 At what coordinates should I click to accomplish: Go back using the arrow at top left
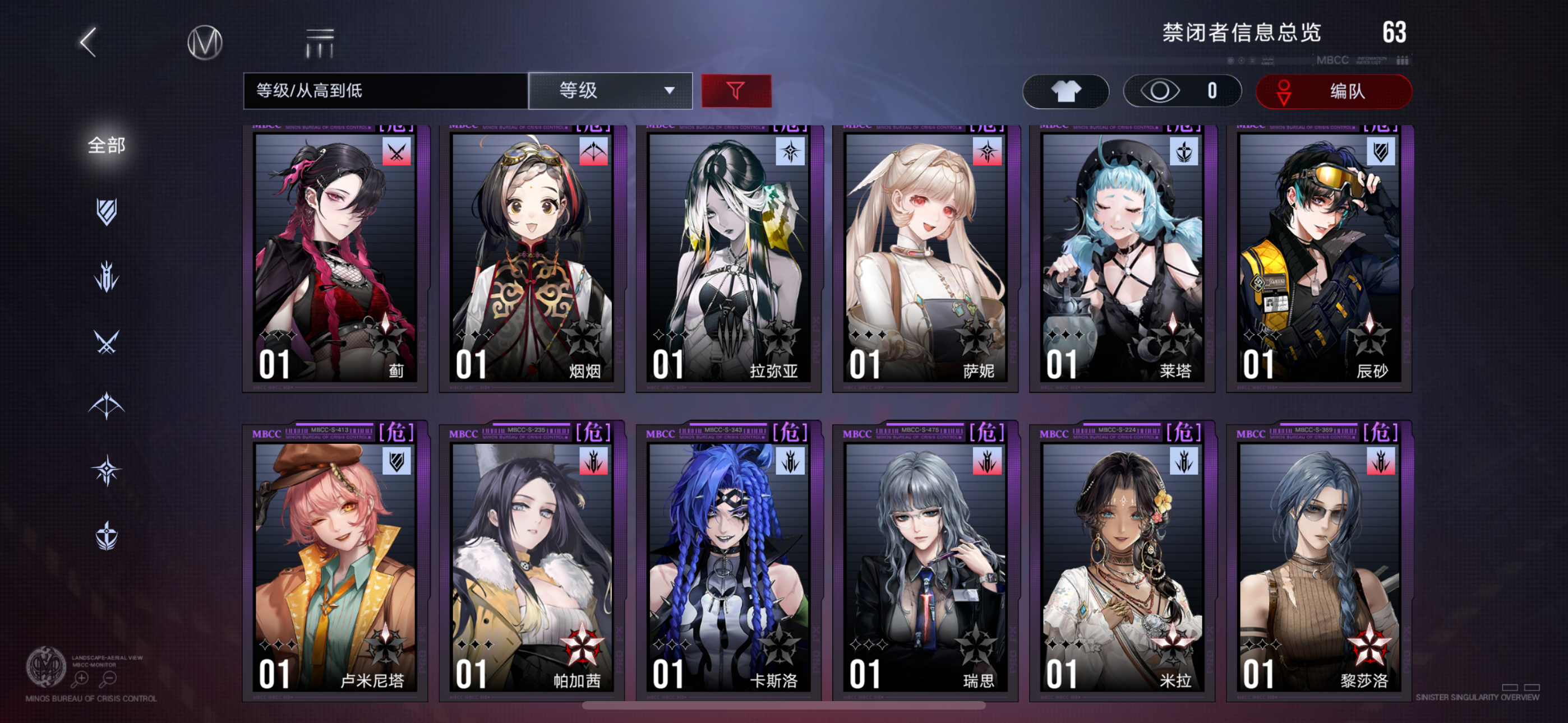tap(88, 43)
